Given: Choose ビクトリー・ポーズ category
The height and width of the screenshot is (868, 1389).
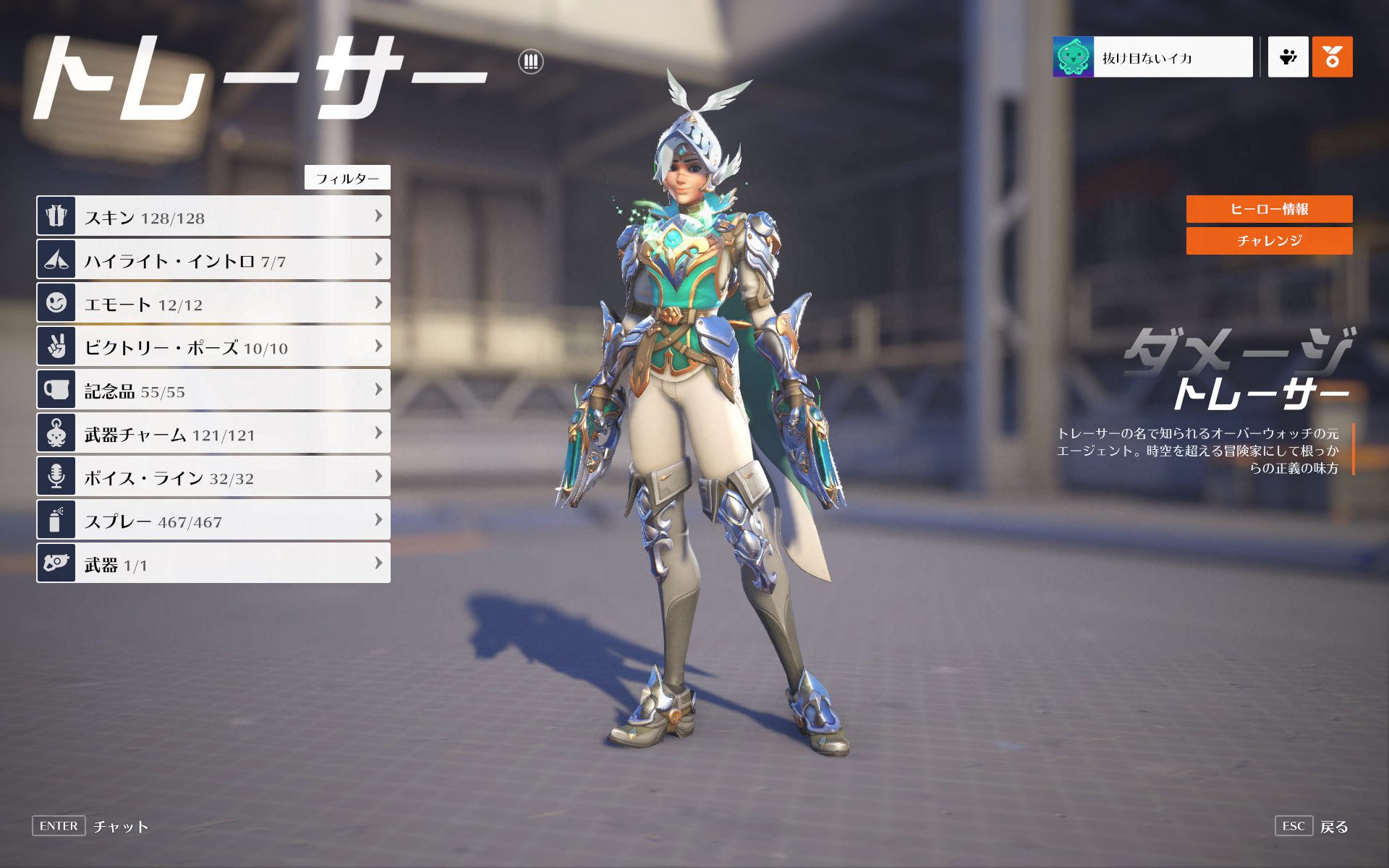Looking at the screenshot, I should click(x=213, y=346).
